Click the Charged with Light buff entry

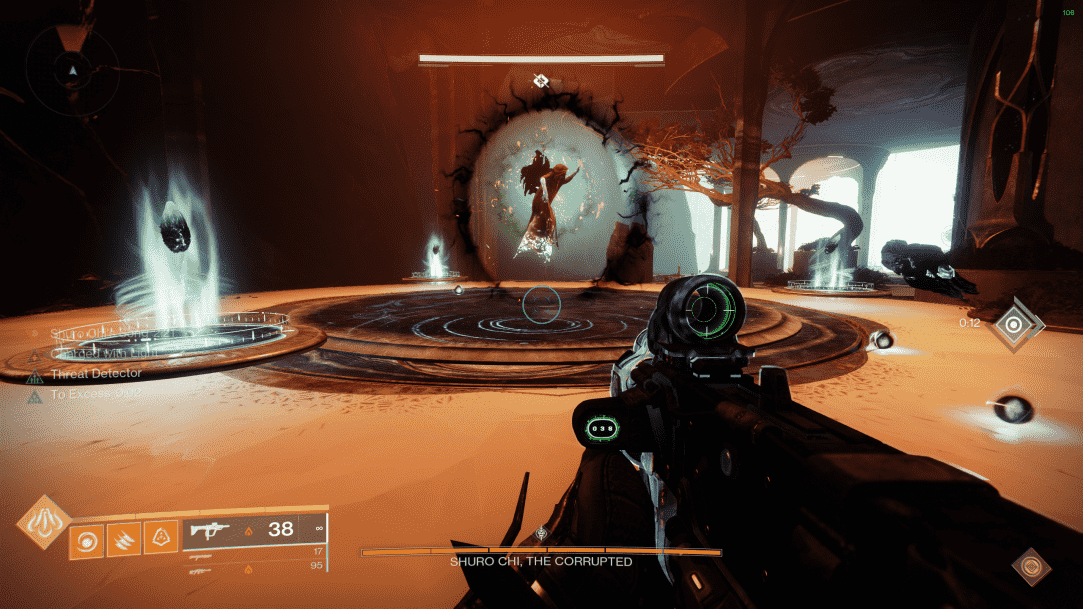pos(95,353)
